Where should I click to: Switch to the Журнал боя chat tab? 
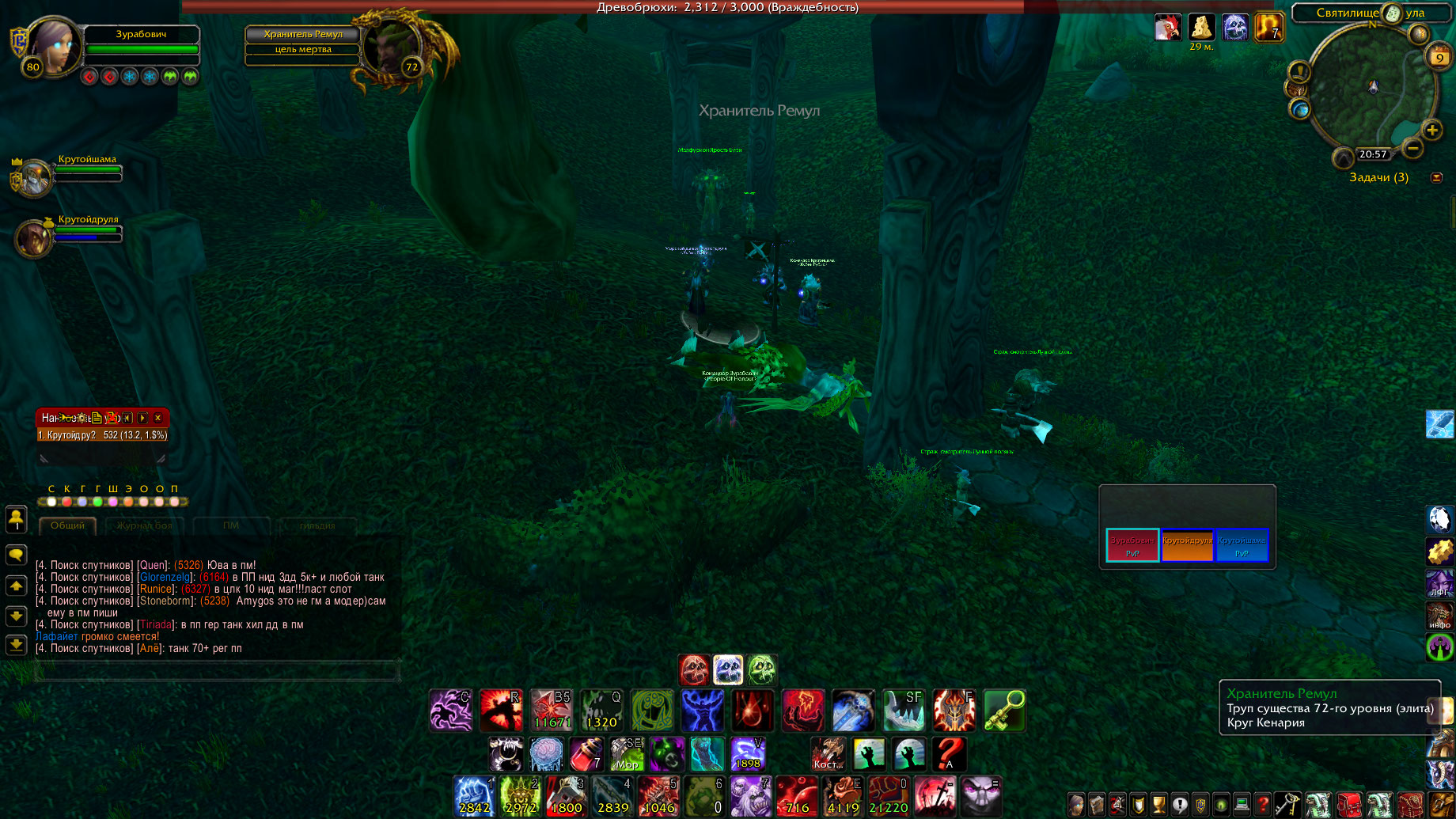145,525
